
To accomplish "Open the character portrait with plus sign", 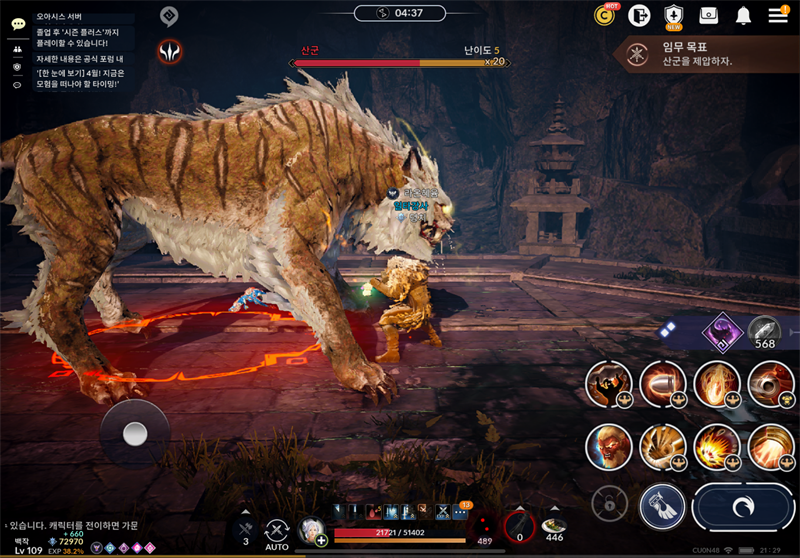I will point(312,531).
